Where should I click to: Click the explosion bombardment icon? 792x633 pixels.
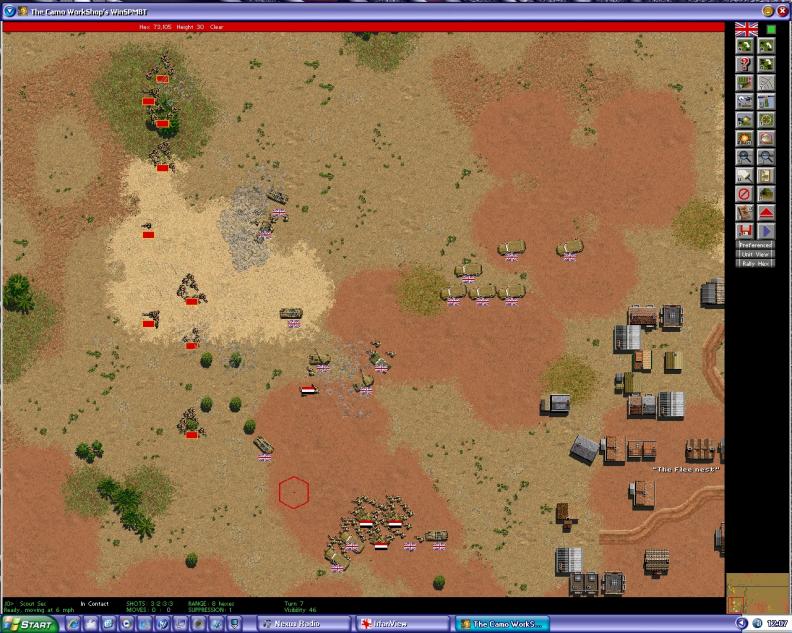[x=744, y=138]
